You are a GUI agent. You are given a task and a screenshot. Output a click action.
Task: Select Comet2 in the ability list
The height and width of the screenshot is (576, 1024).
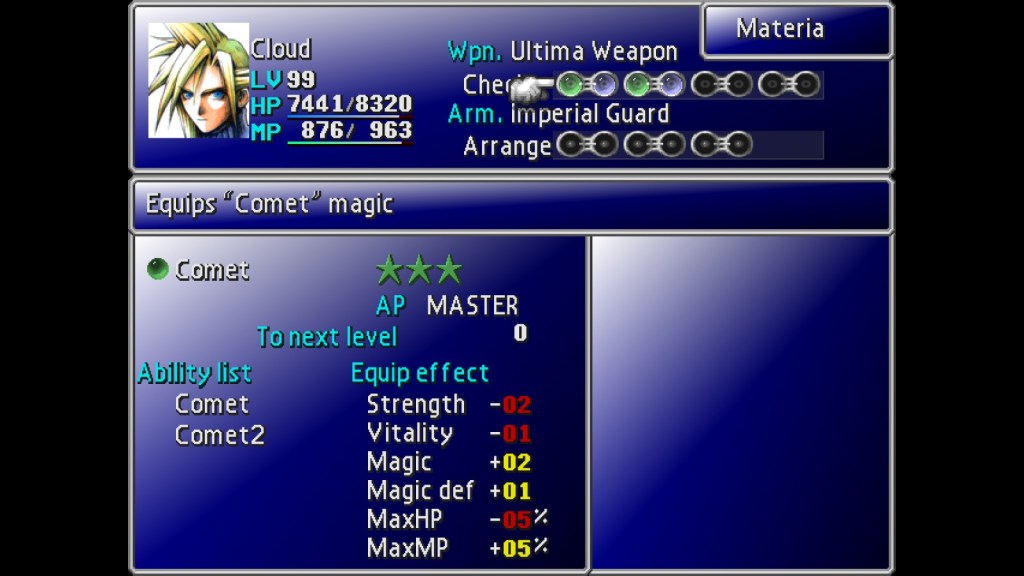219,435
